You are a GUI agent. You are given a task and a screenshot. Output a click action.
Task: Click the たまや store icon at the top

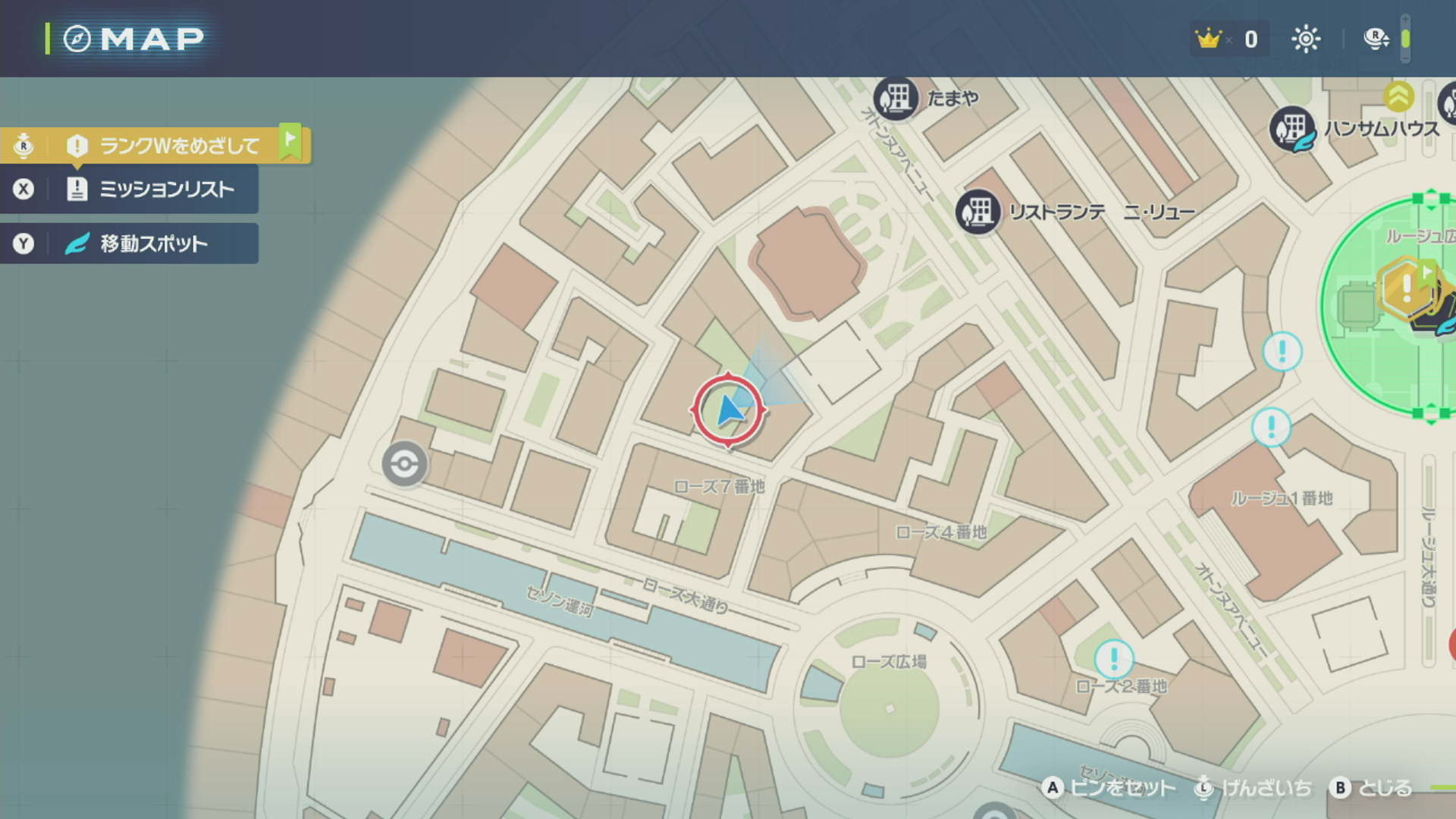(x=896, y=99)
